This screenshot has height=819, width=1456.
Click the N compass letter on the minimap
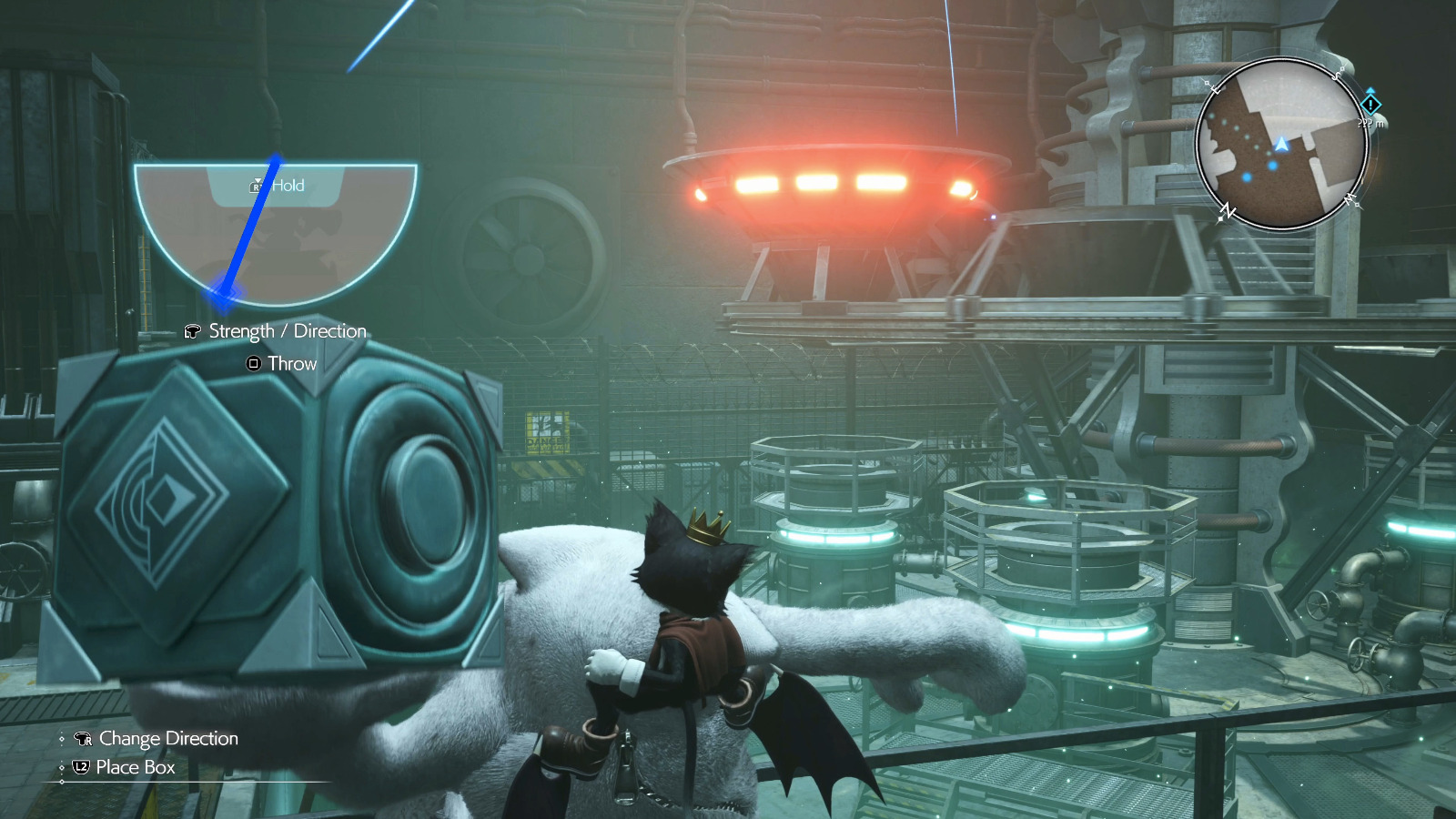coord(1228,209)
